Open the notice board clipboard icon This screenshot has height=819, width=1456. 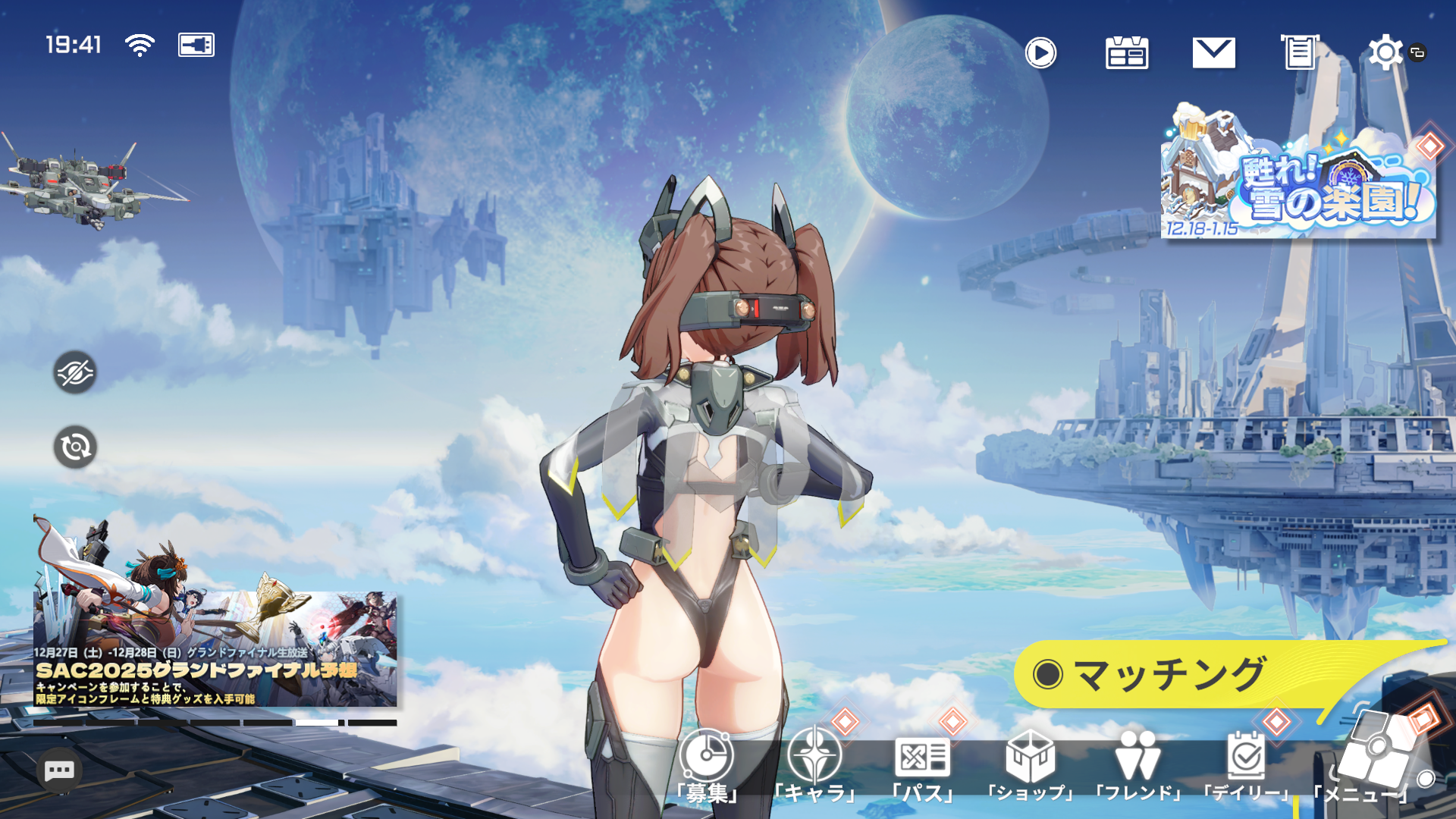tap(1300, 52)
